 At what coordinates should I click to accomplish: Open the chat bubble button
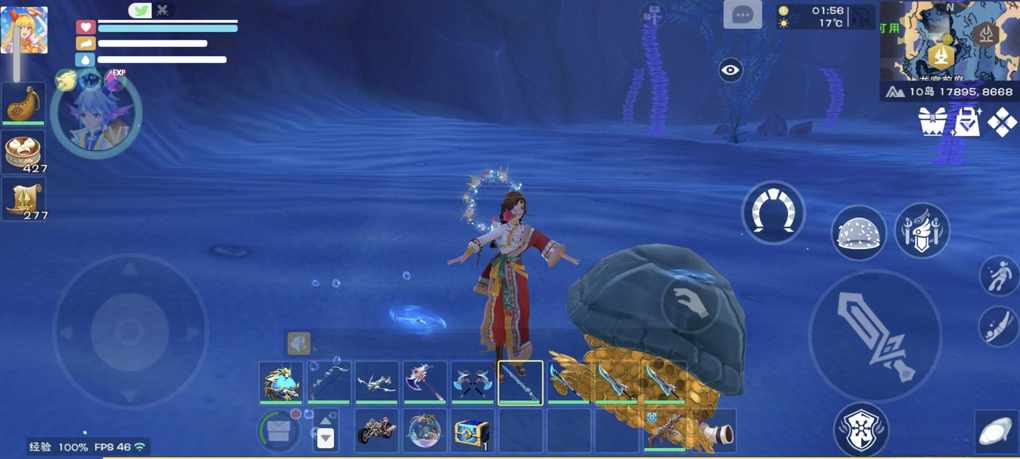click(742, 15)
